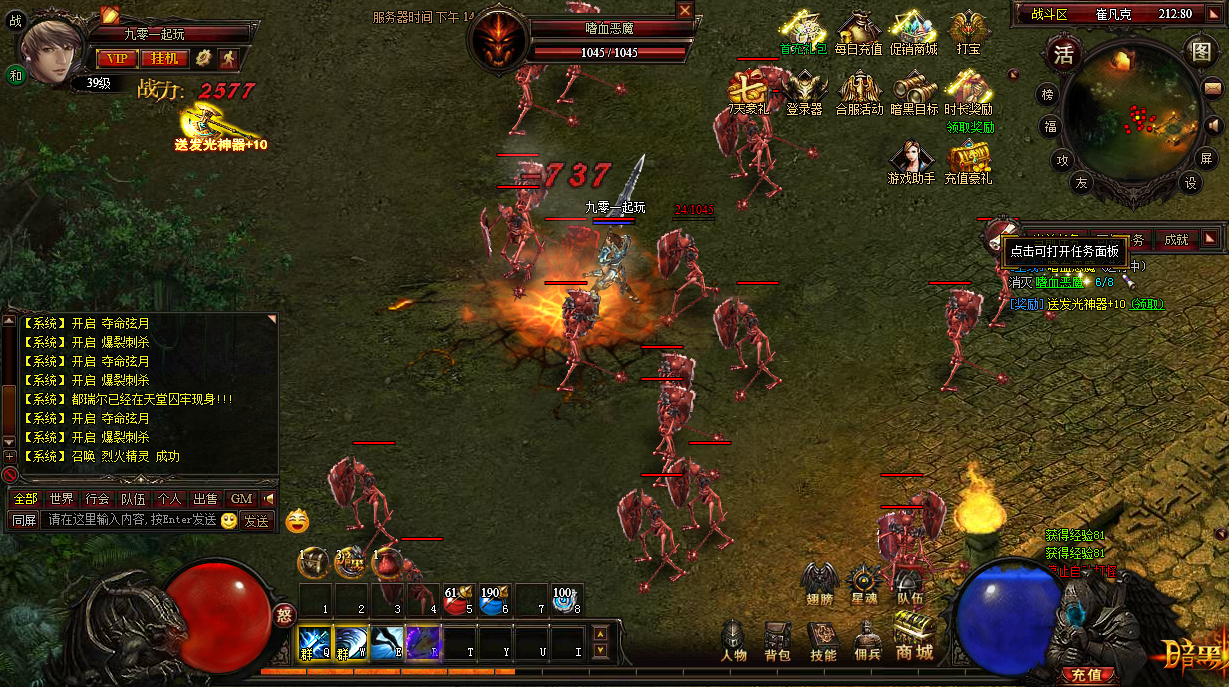Claim the 领取 reward link in quest tracker
The width and height of the screenshot is (1229, 687).
click(1147, 304)
